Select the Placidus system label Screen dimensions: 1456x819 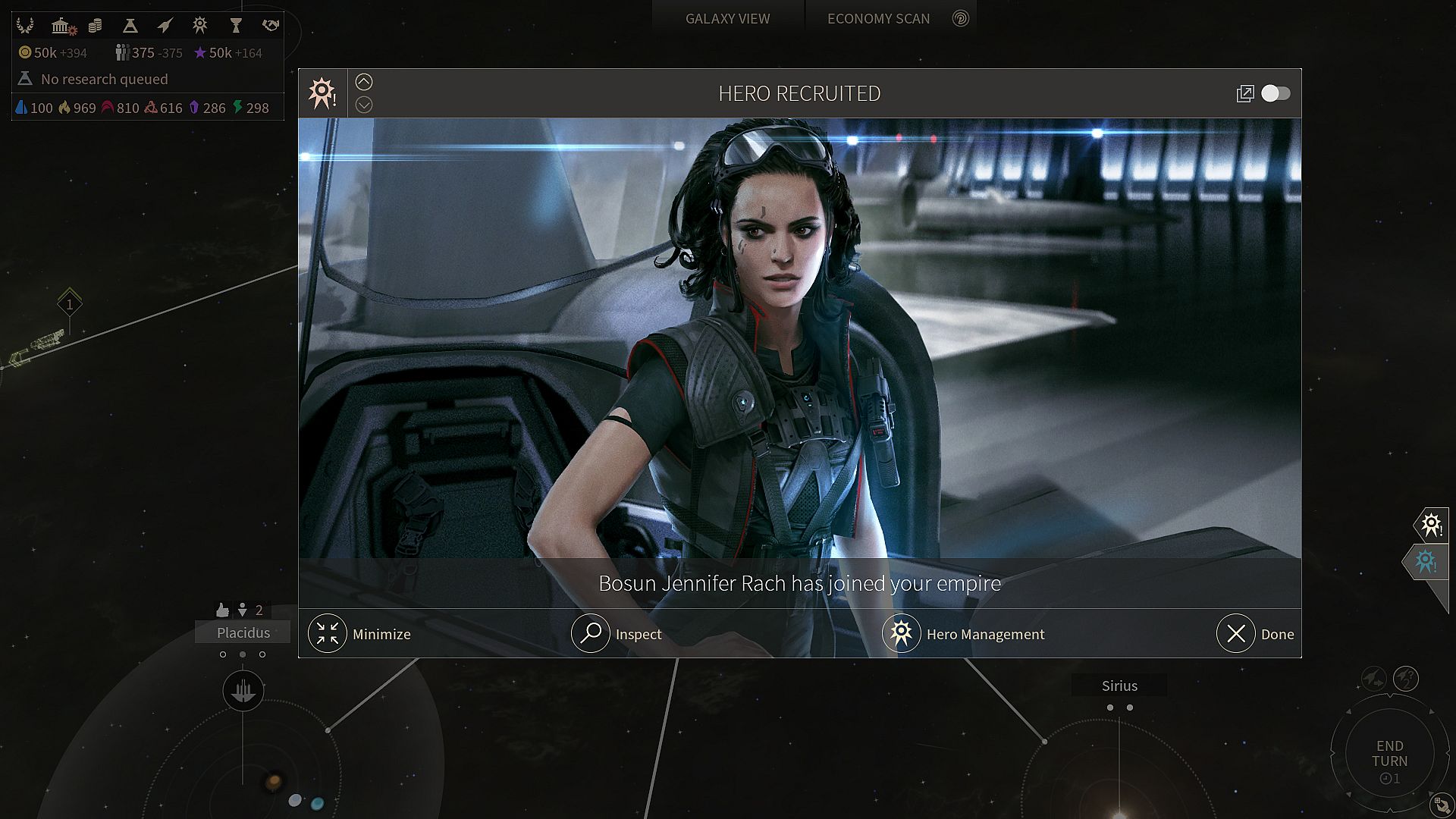point(243,632)
